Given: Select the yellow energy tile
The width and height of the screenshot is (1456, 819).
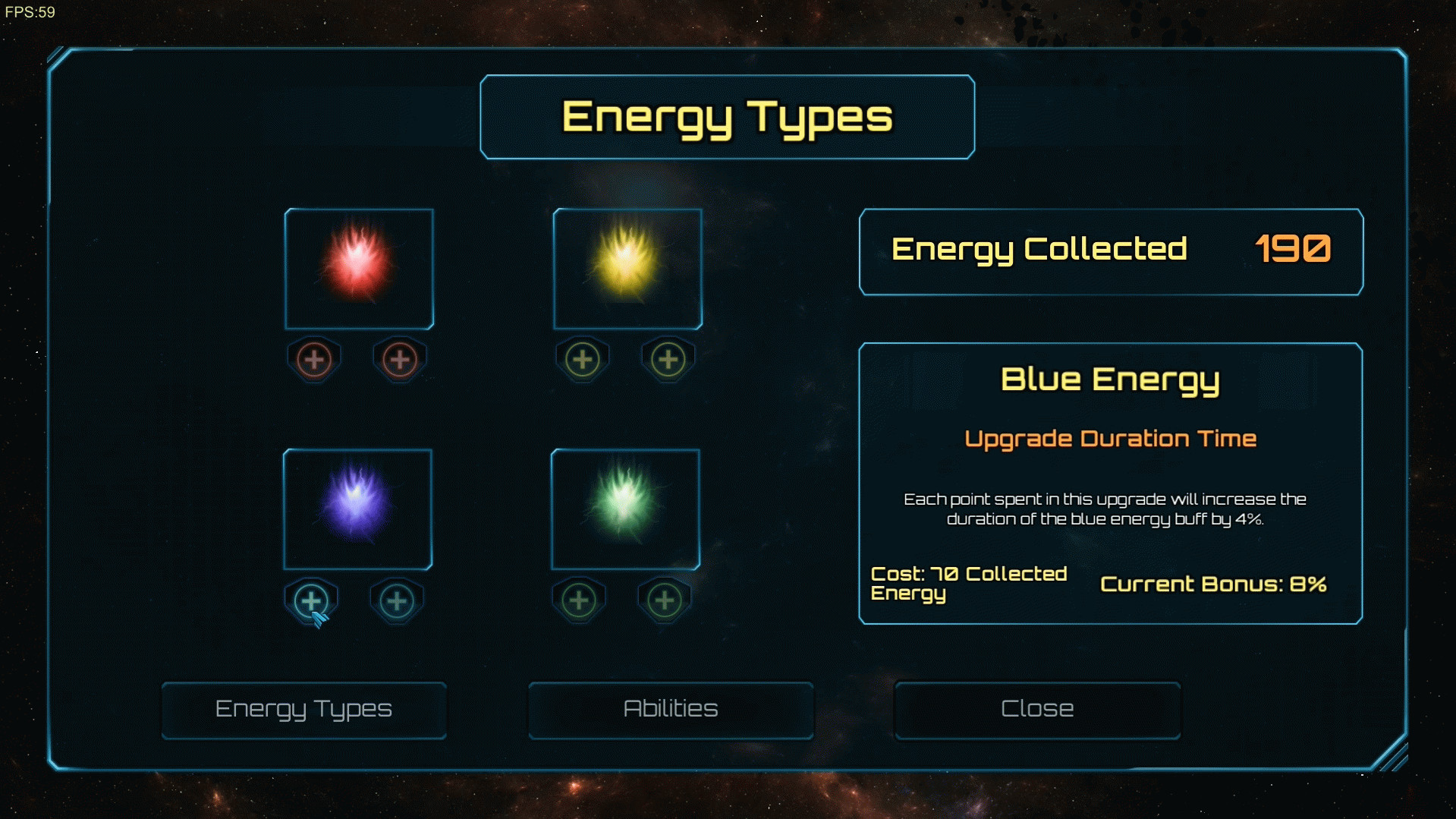Looking at the screenshot, I should pyautogui.click(x=627, y=269).
